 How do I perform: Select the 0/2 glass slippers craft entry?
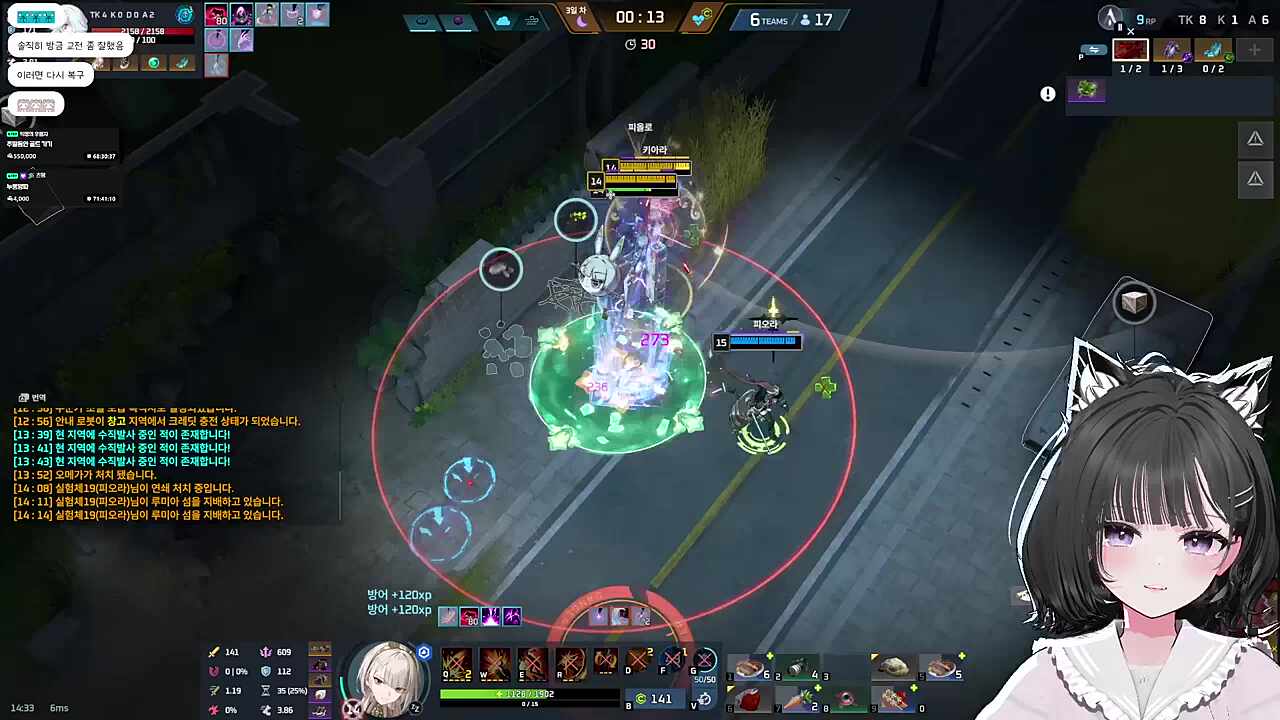tap(1211, 49)
